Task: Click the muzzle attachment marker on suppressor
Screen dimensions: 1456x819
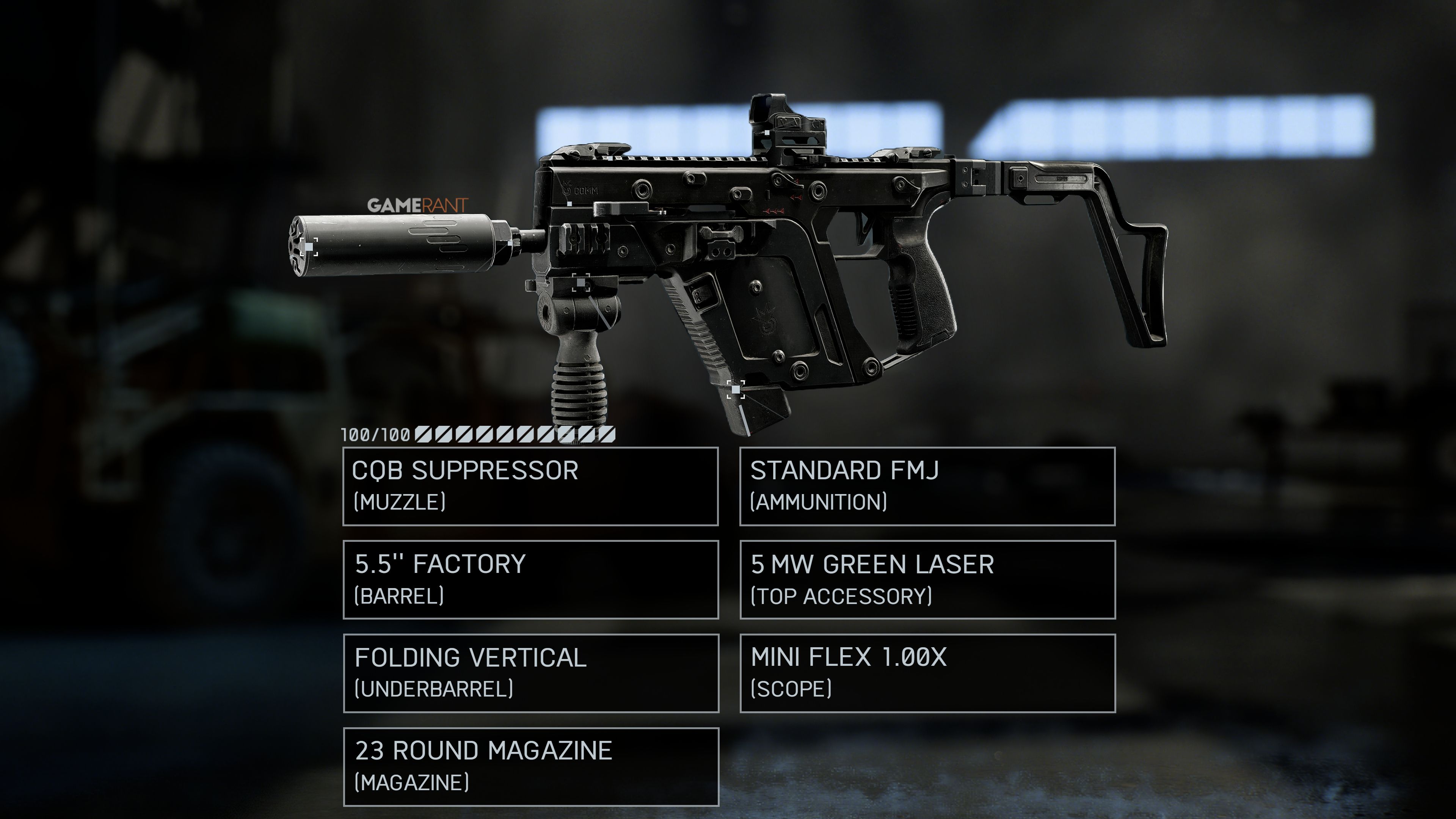Action: click(x=310, y=247)
